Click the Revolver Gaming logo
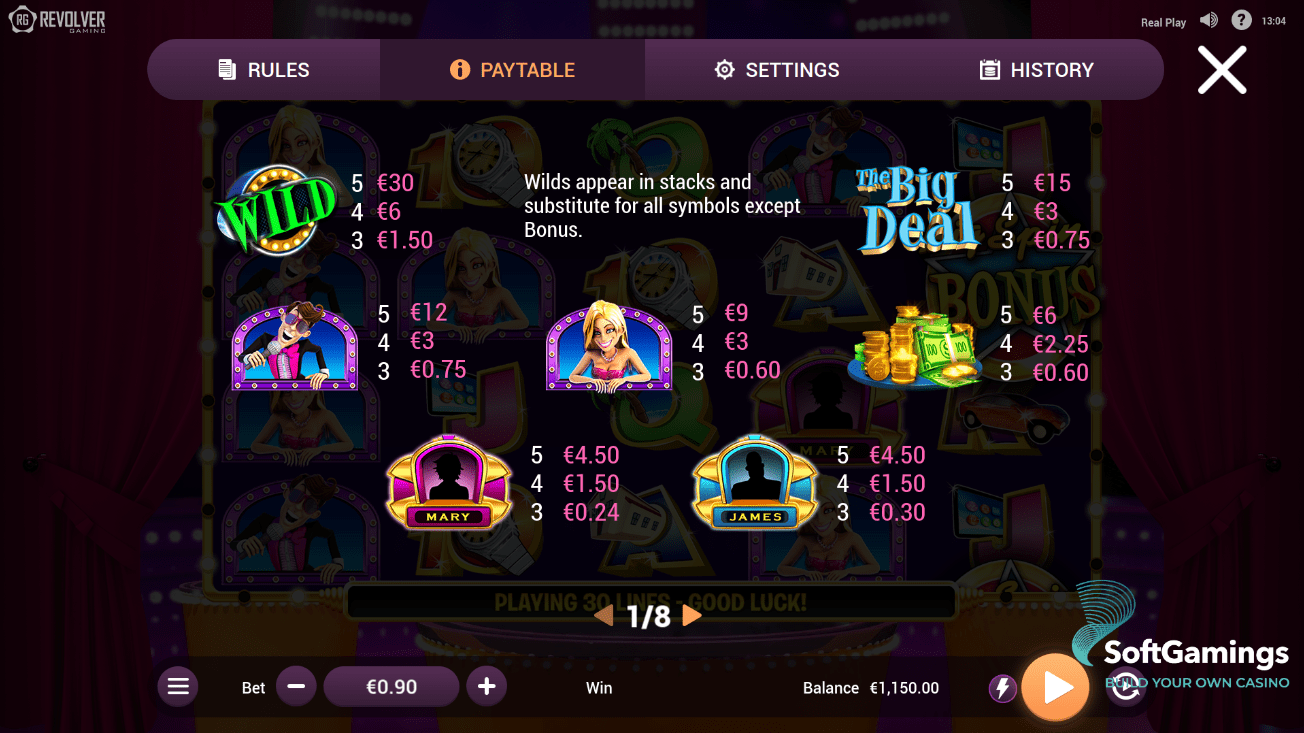Screen dimensions: 1304x733 tap(57, 18)
